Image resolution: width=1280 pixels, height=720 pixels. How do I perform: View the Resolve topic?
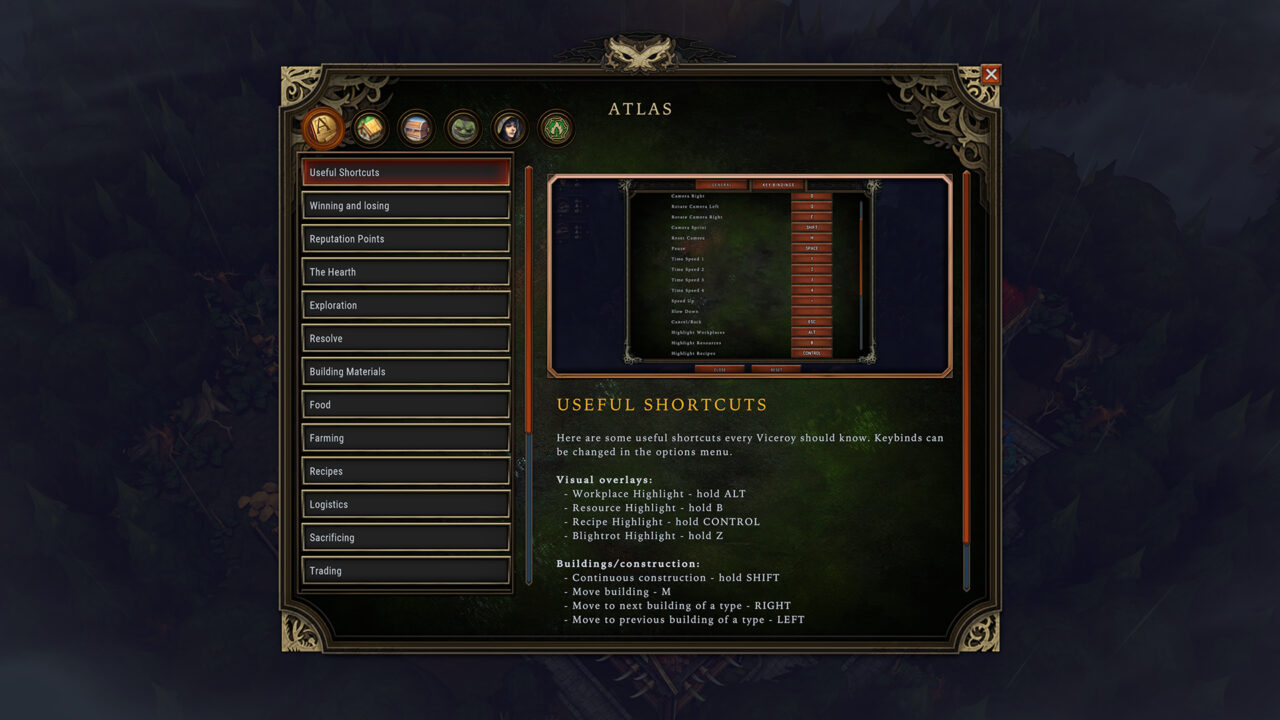tap(406, 338)
